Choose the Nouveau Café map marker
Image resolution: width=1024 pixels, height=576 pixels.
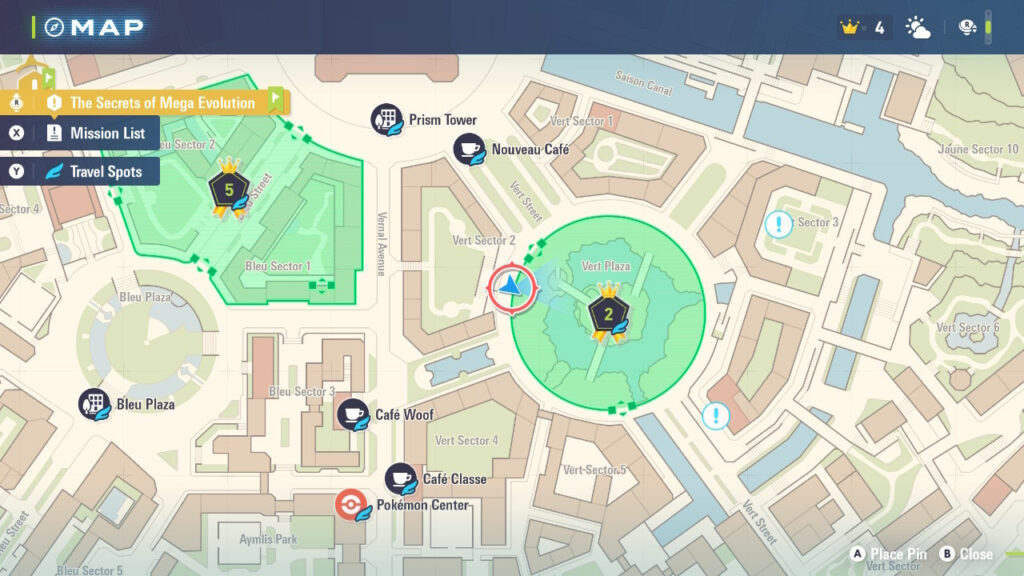pyautogui.click(x=469, y=150)
